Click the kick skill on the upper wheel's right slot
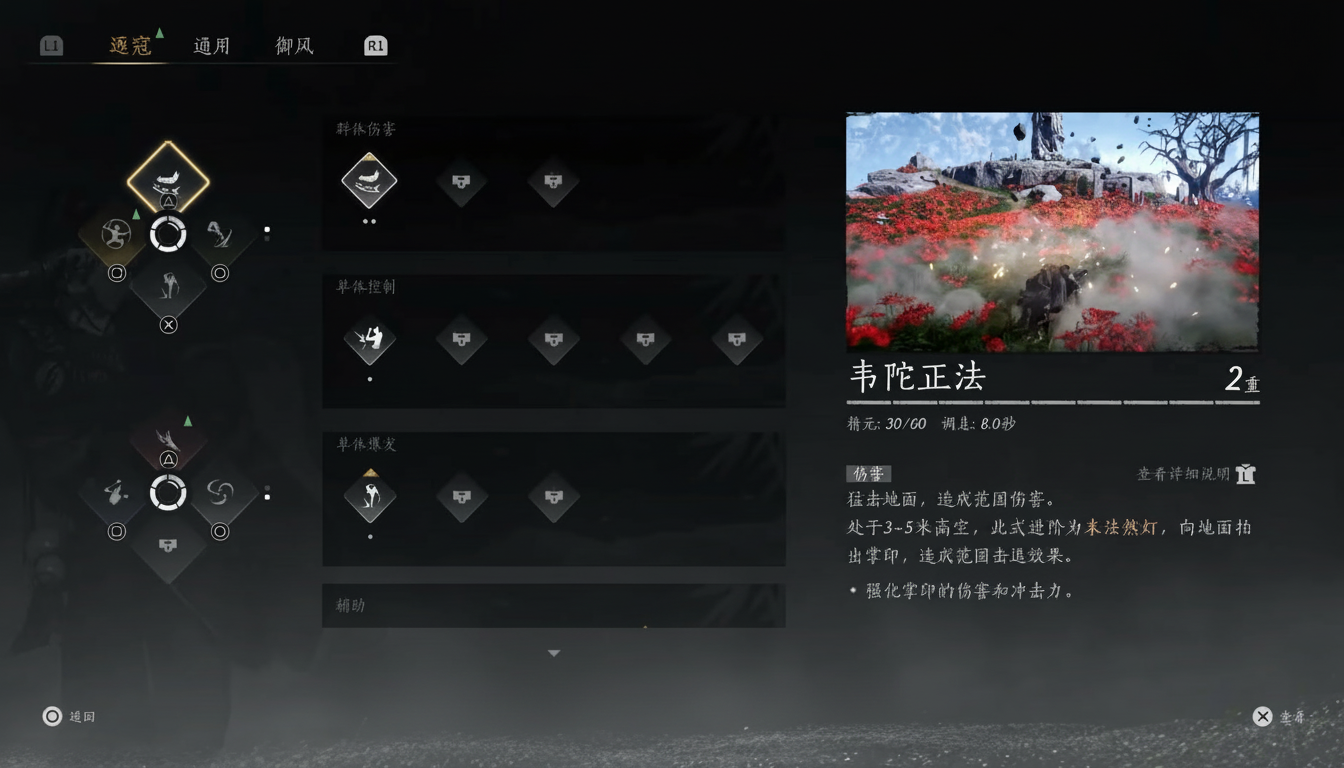Image resolution: width=1344 pixels, height=768 pixels. (x=221, y=235)
